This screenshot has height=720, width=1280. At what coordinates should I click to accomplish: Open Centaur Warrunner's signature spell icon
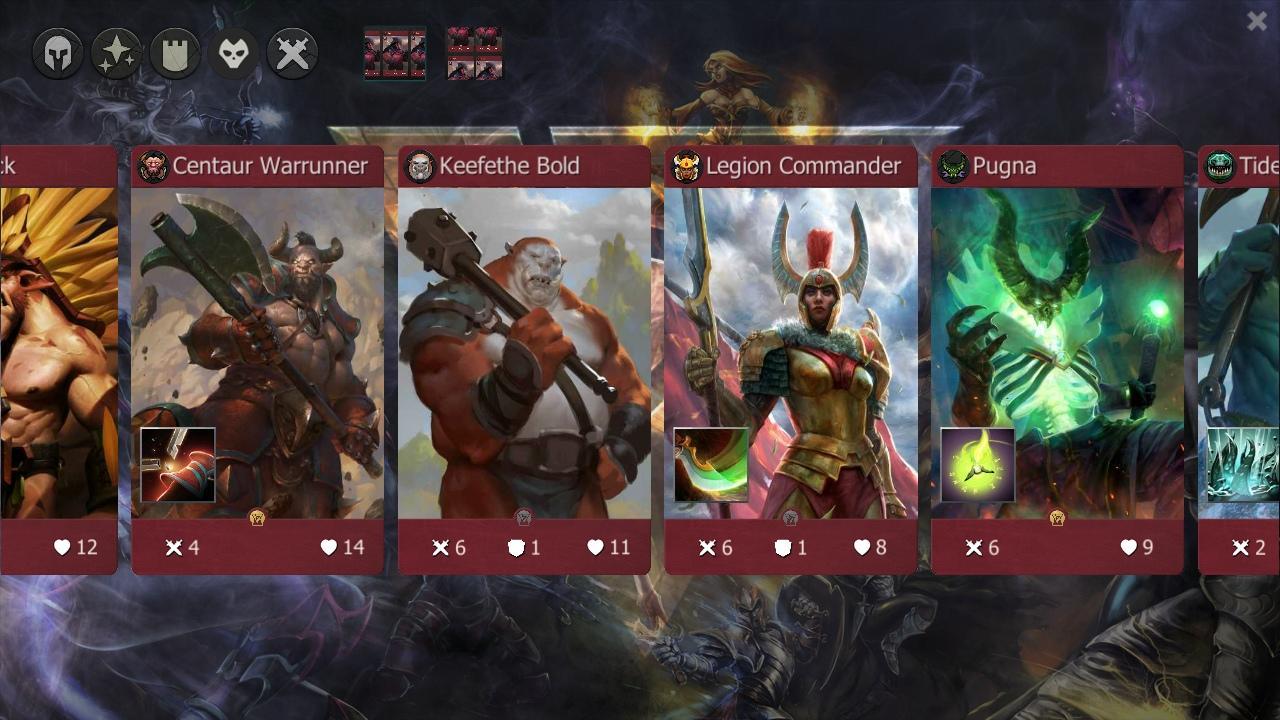176,466
